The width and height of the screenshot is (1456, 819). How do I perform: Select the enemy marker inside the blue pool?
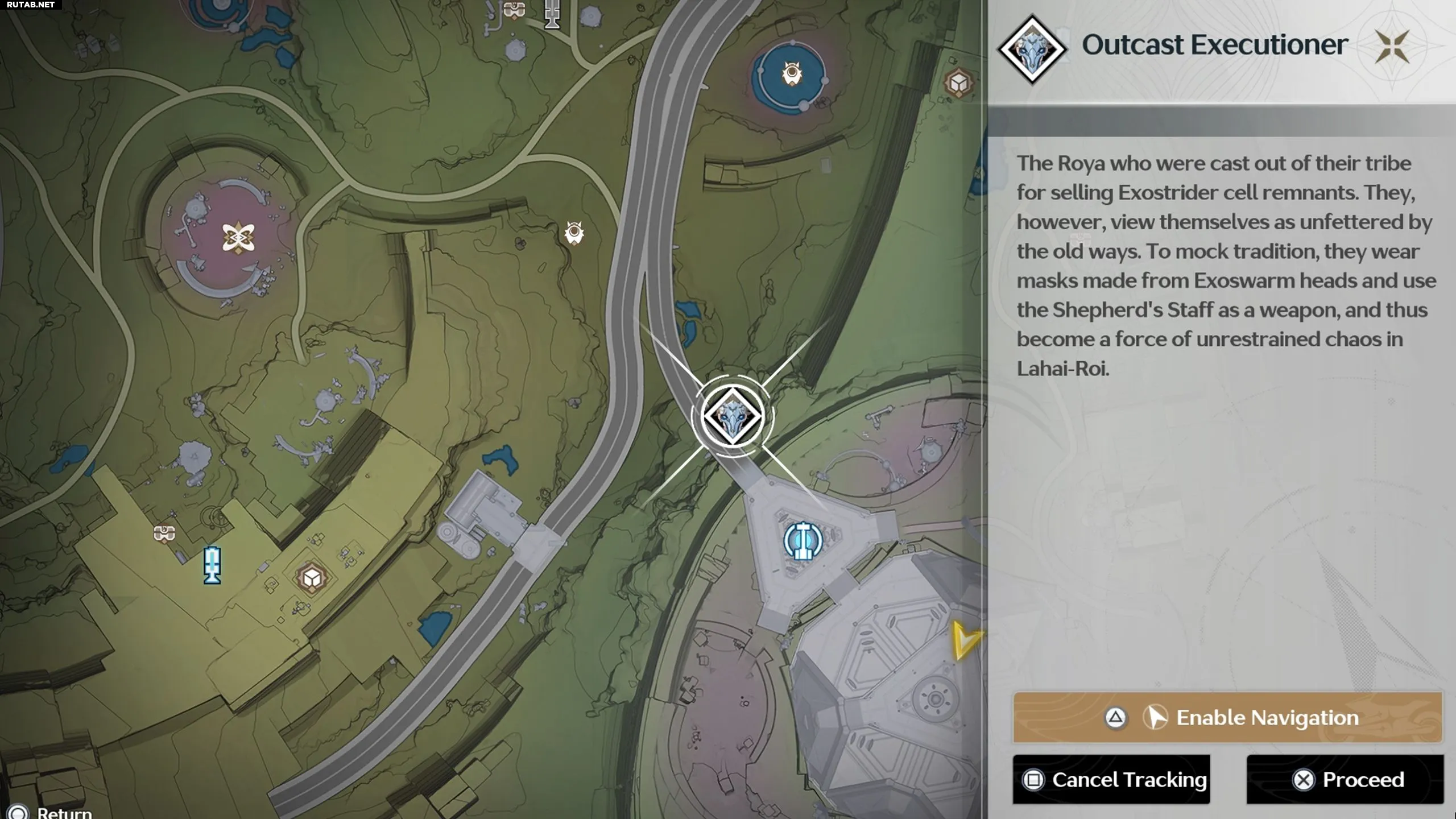click(x=792, y=74)
